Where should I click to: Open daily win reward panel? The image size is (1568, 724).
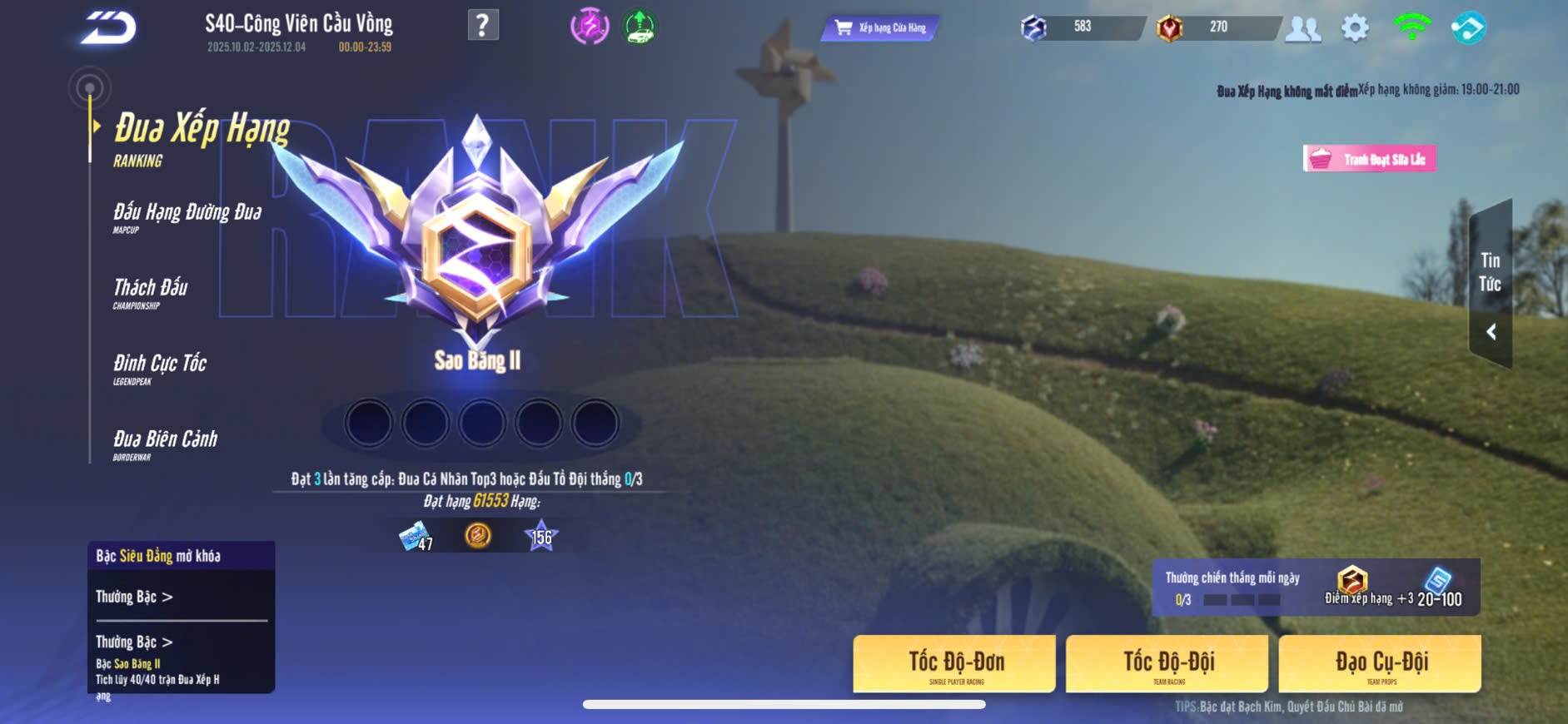point(1315,588)
